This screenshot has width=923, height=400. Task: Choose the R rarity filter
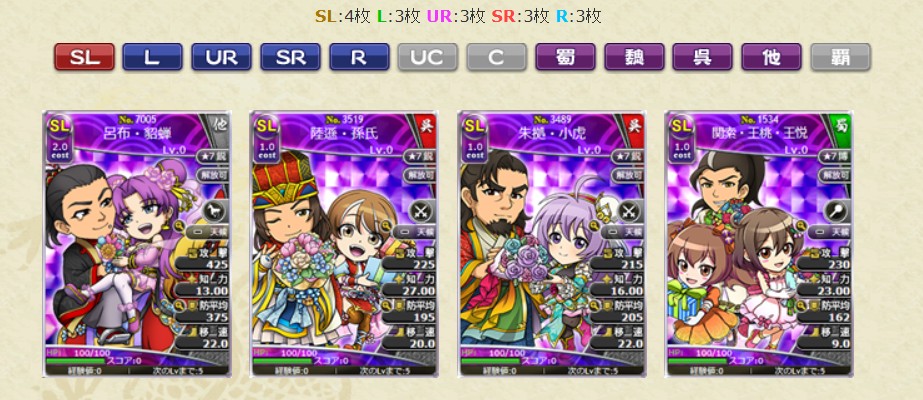tap(359, 56)
